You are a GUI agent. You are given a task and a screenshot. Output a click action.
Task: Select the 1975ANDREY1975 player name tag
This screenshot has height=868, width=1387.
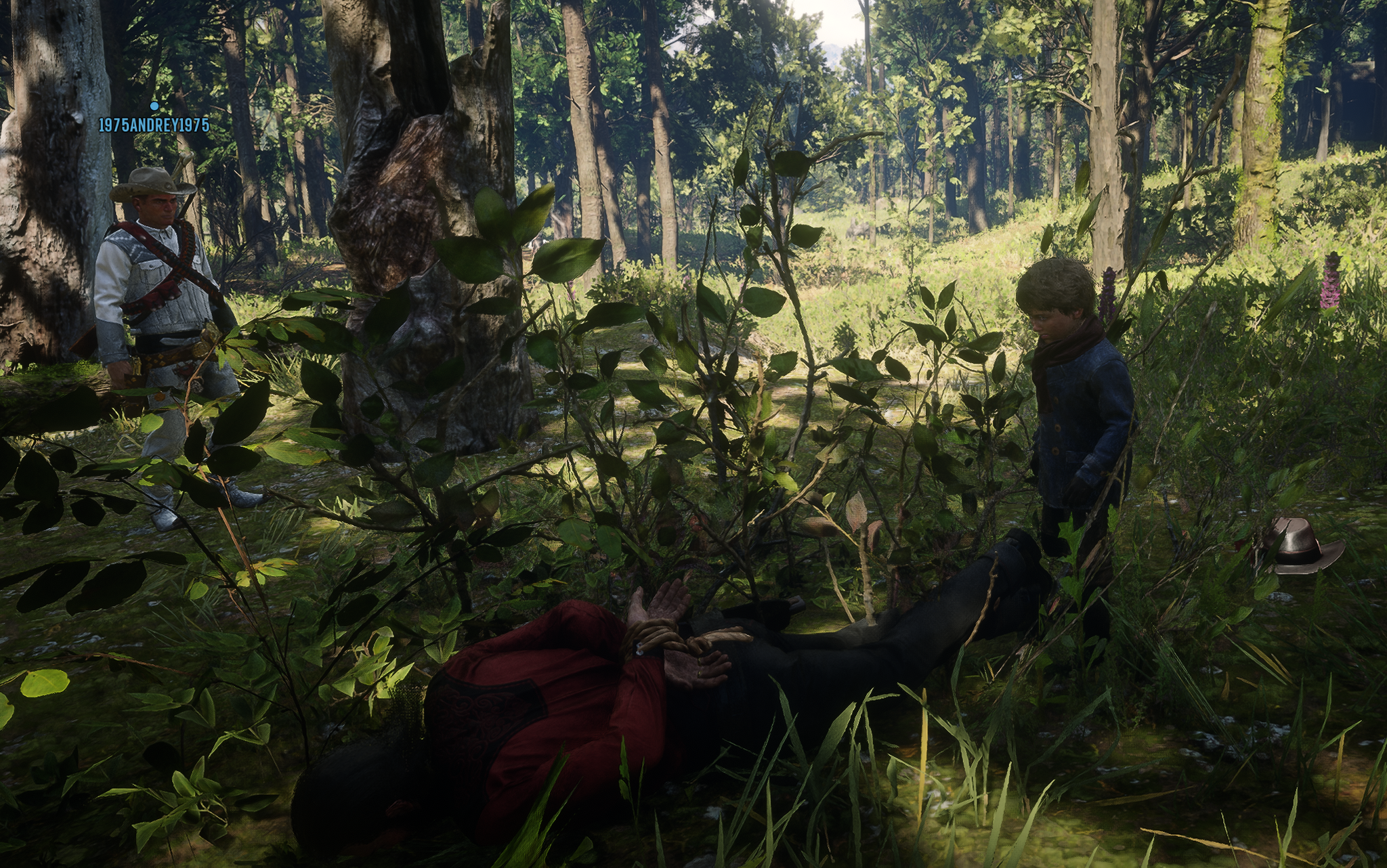tap(154, 125)
